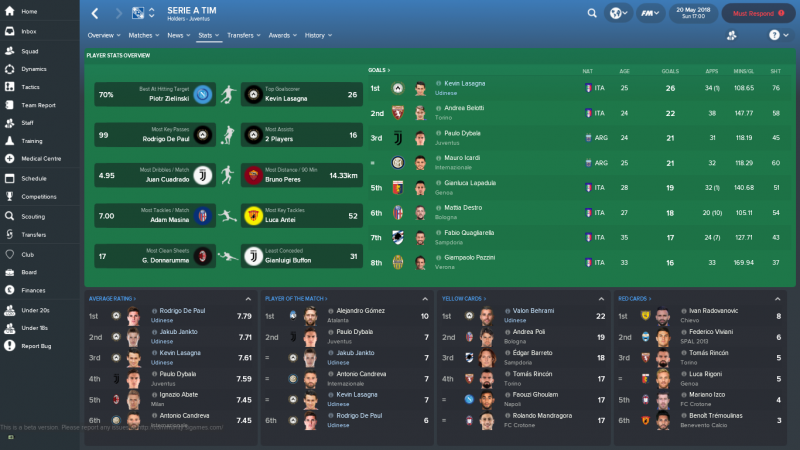This screenshot has height=450, width=800.
Task: Select Scouting in the sidebar
Action: tap(33, 215)
